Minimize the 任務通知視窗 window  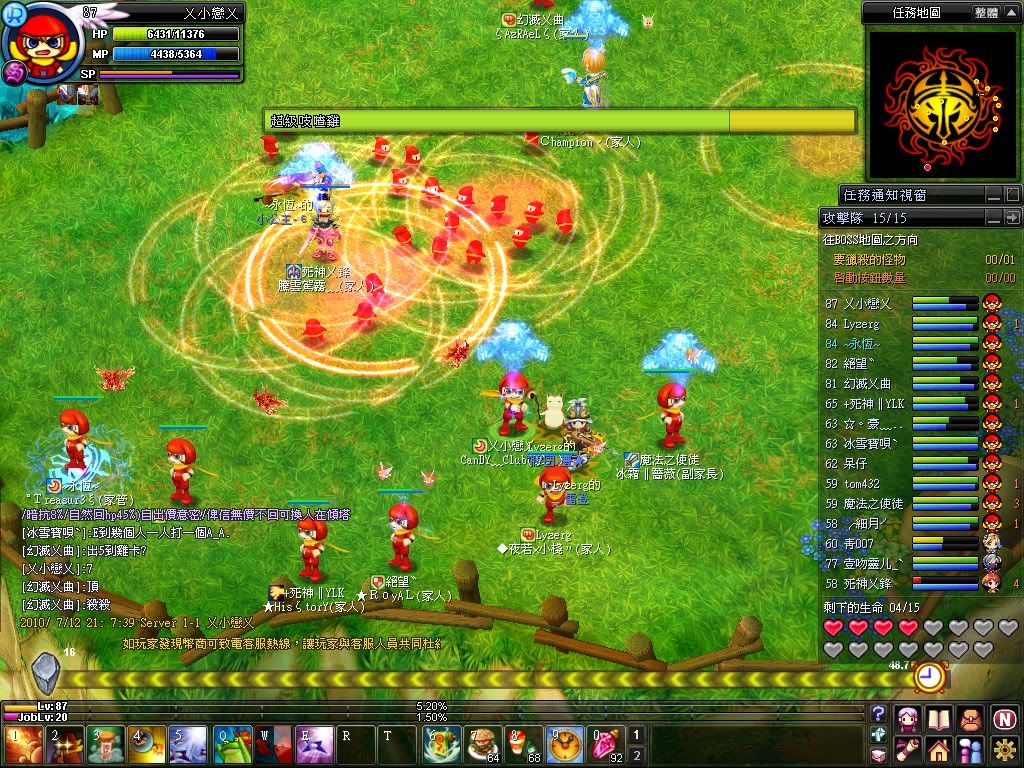(993, 194)
